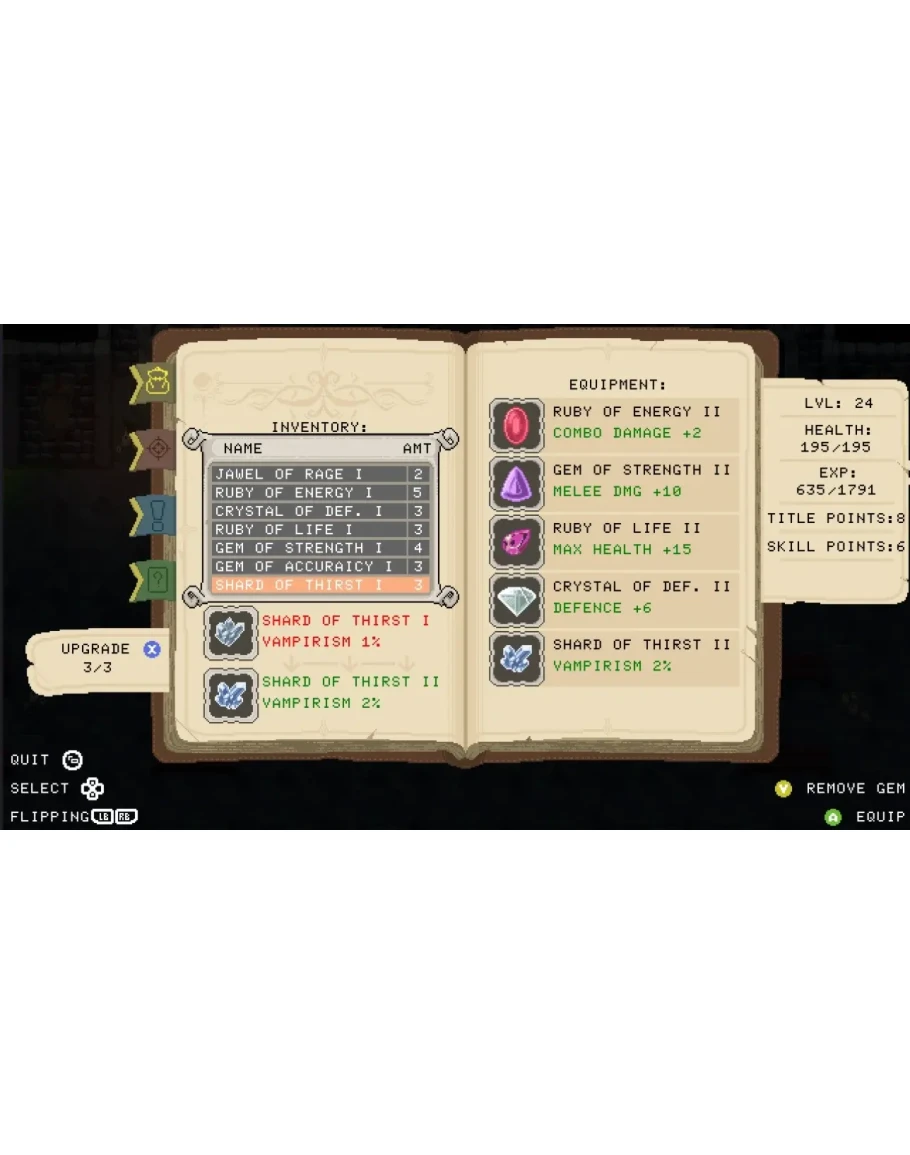Choose Gem of Accuraicy I row
Screen dimensions: 910x1155
click(x=319, y=566)
